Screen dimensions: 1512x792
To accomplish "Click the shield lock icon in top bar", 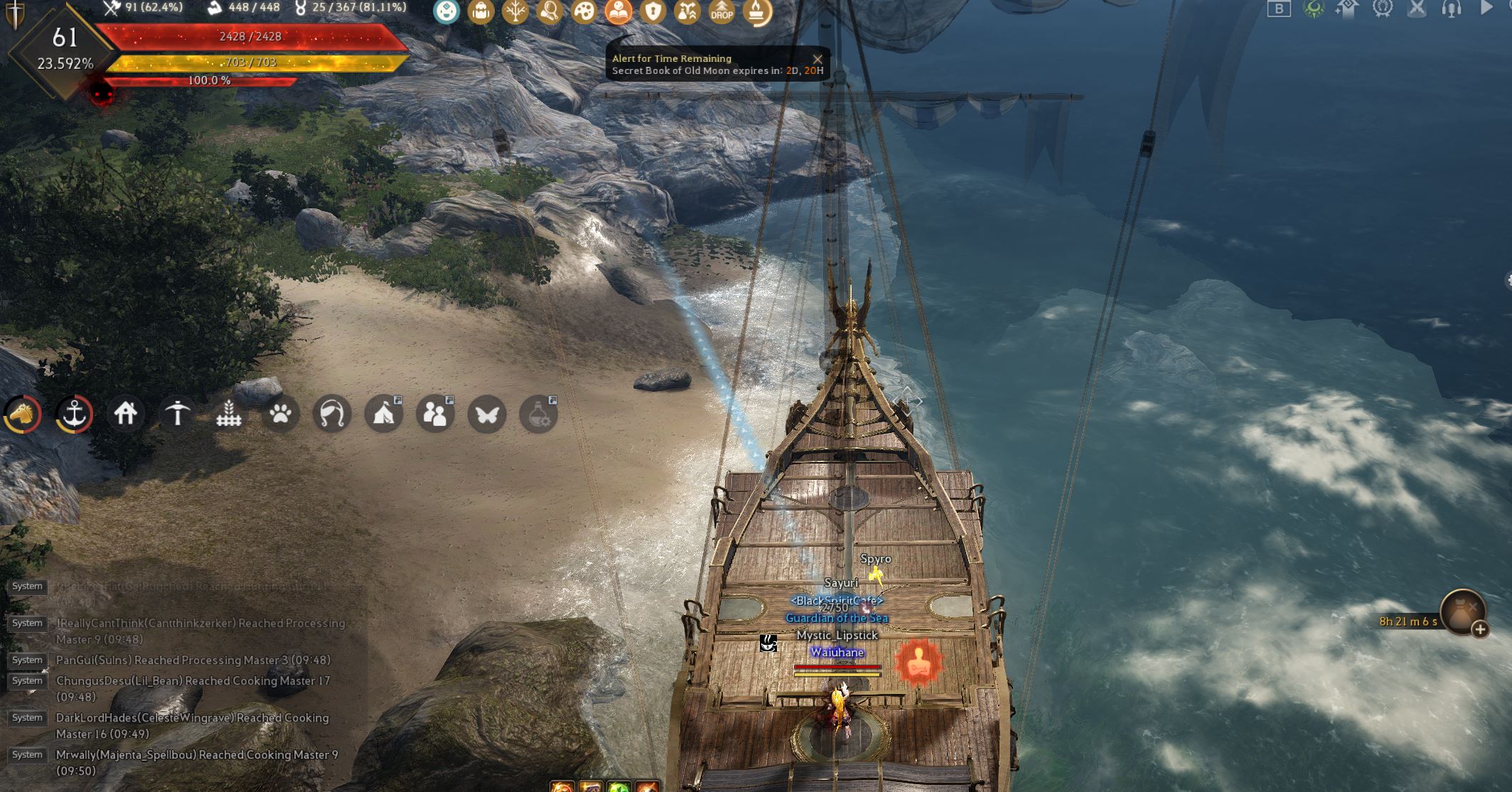I will [x=652, y=12].
